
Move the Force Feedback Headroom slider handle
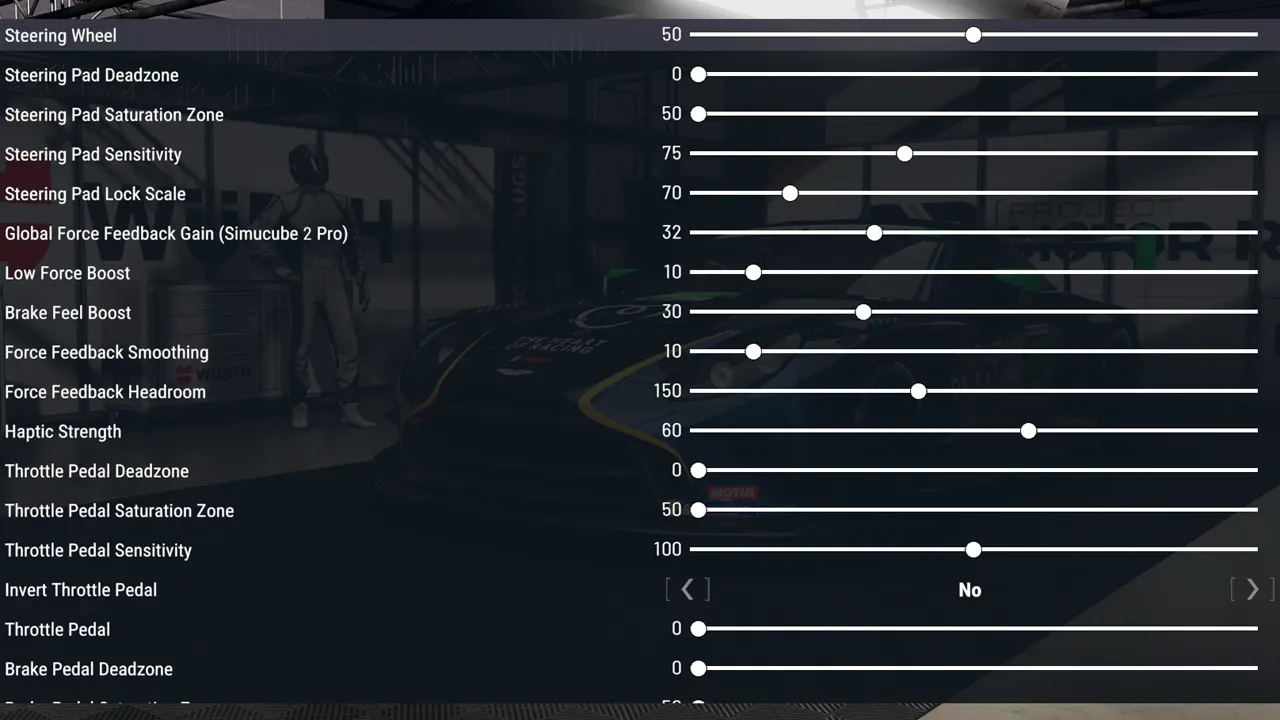918,391
